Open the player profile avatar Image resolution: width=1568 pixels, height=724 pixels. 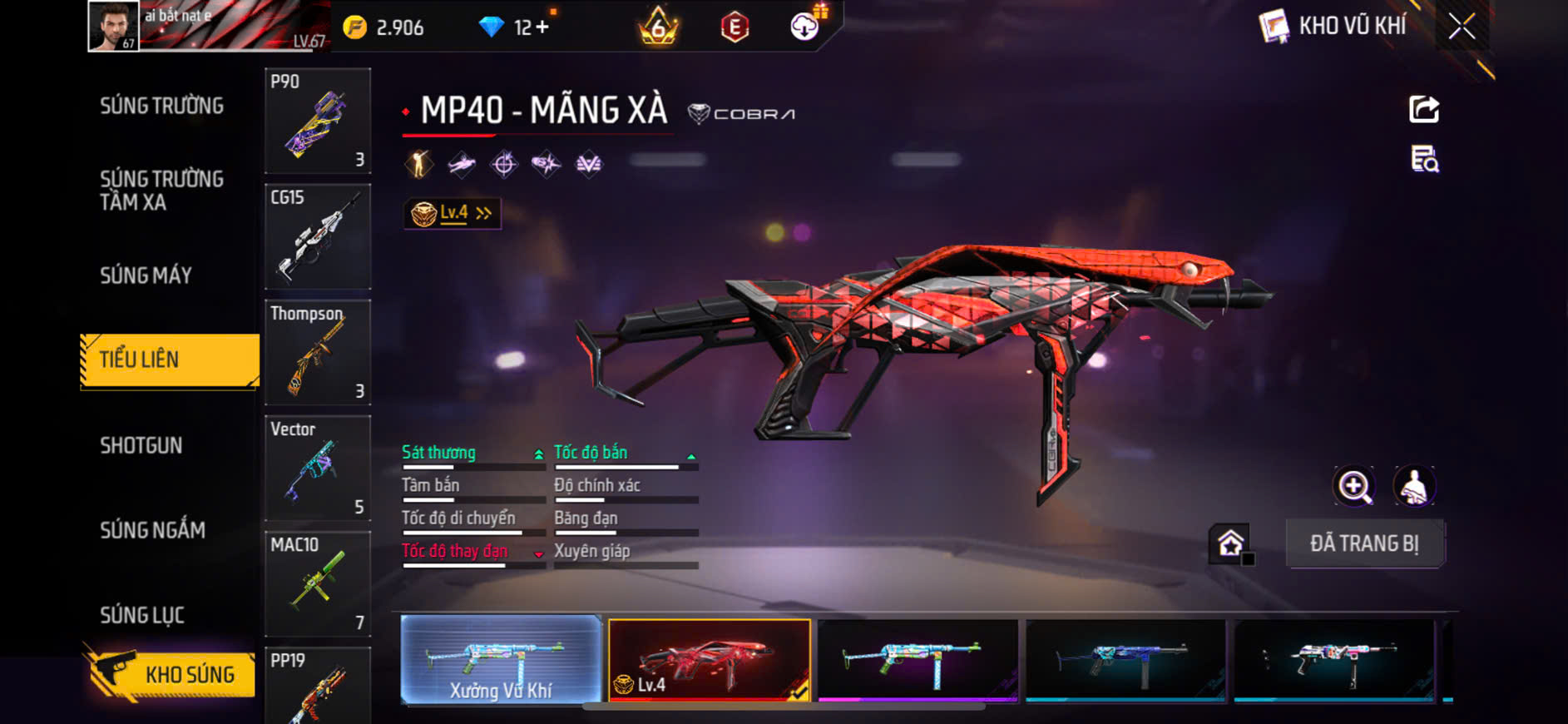coord(114,27)
